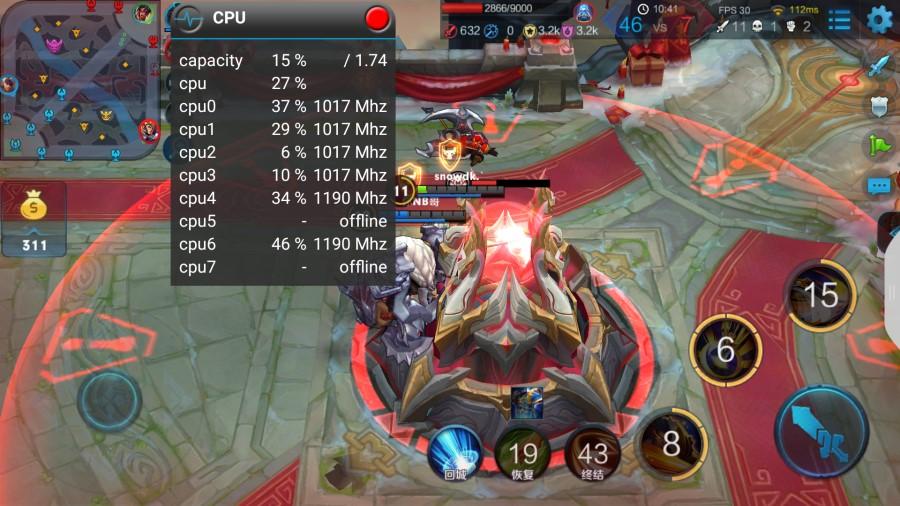This screenshot has height=506, width=900.
Task: Send the sword attack signal
Action: (x=878, y=67)
